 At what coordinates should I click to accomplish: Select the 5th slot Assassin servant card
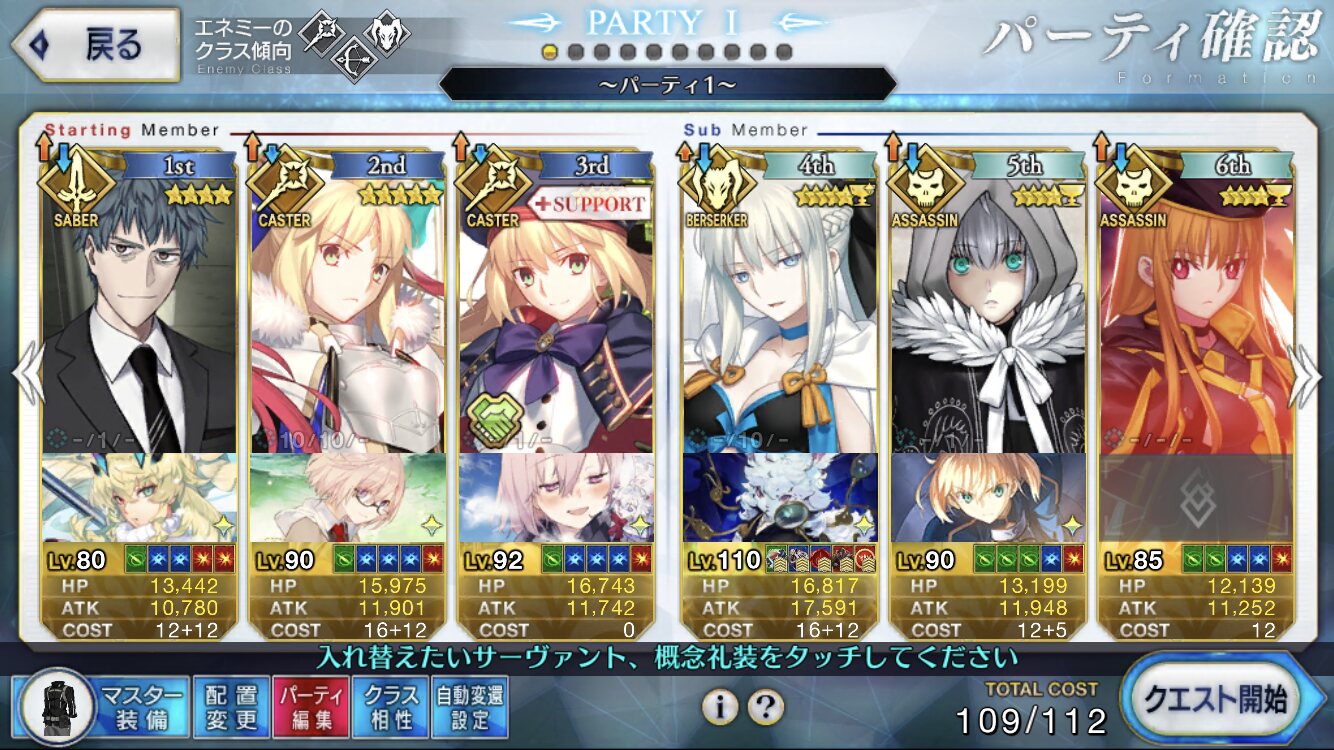coord(988,310)
